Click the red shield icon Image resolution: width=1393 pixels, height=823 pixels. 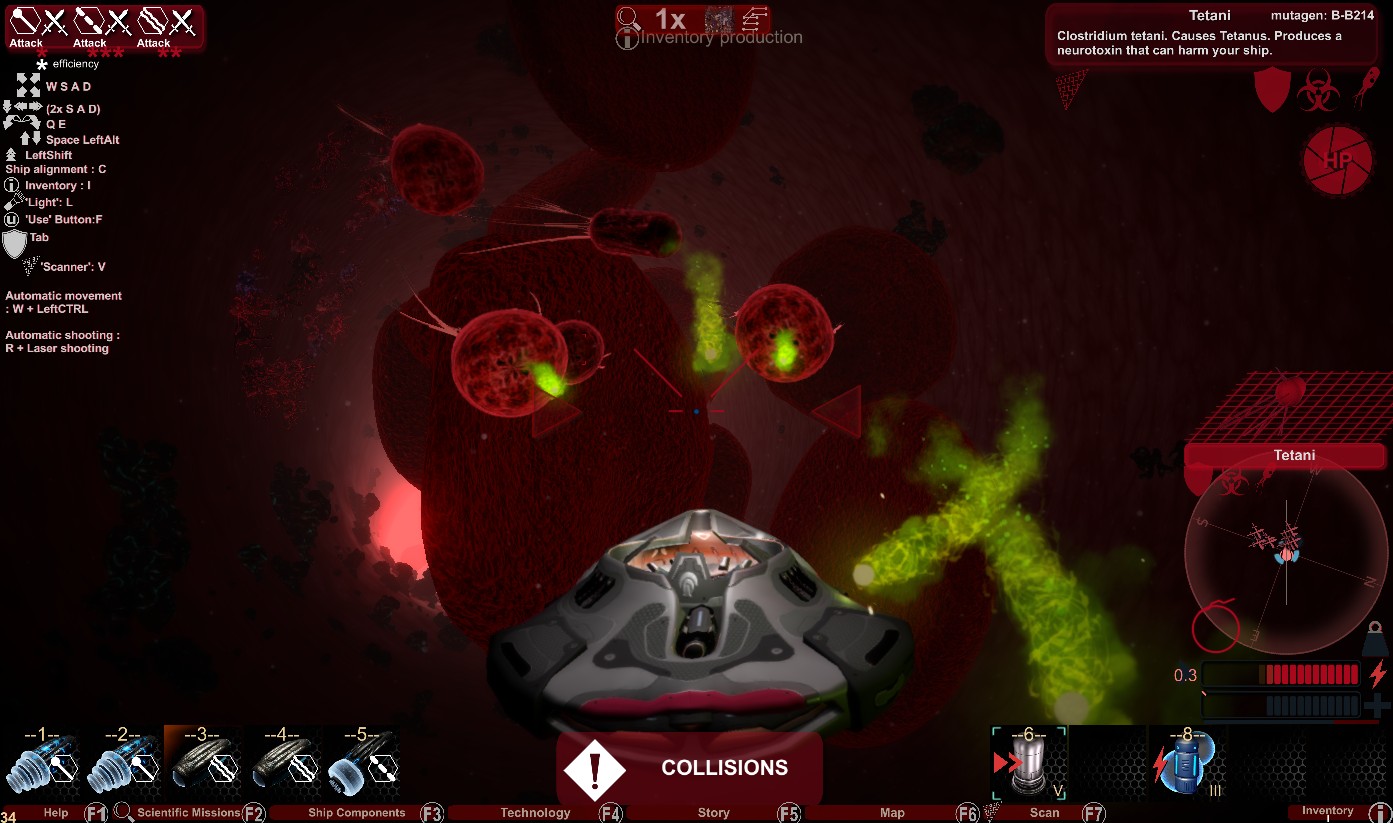(x=1272, y=90)
